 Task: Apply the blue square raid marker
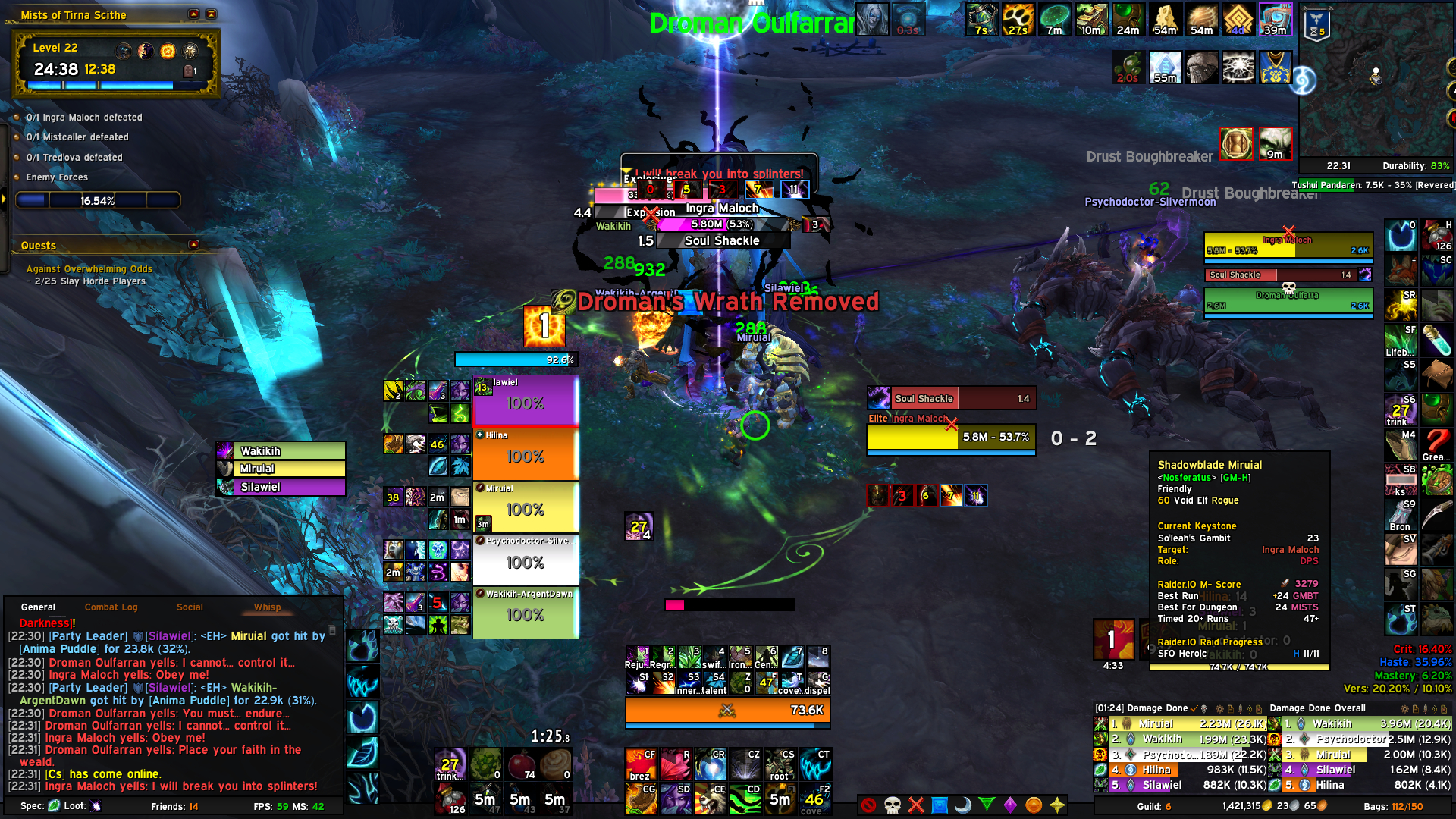[x=940, y=805]
